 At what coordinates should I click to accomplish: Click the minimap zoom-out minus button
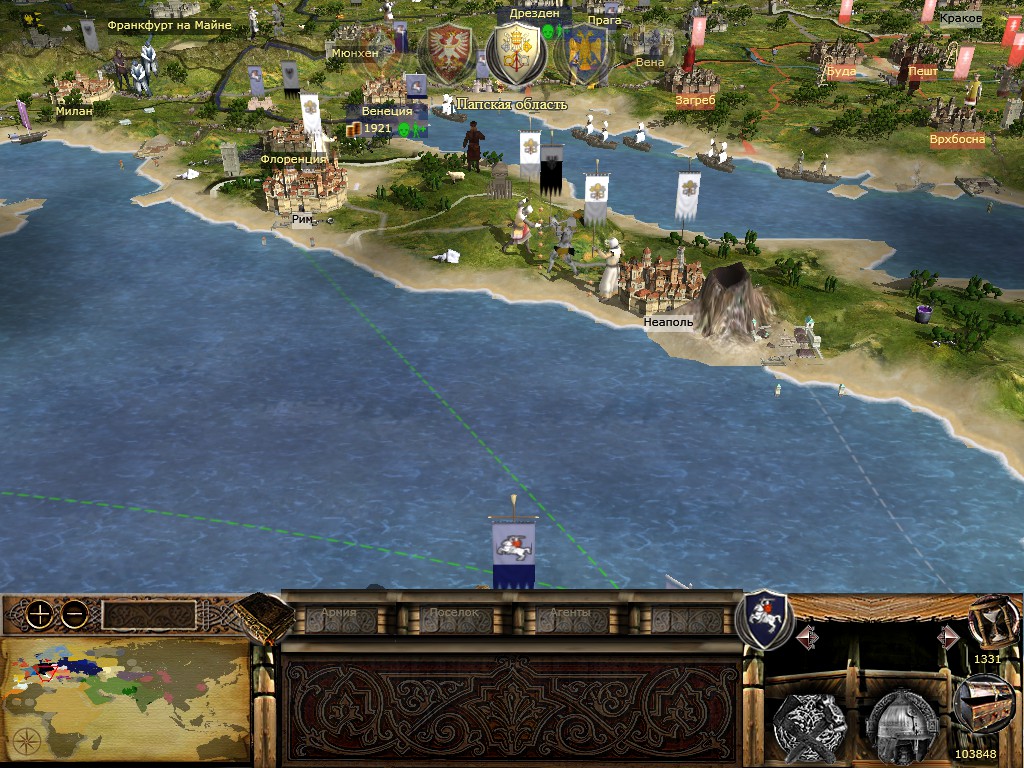pos(73,615)
